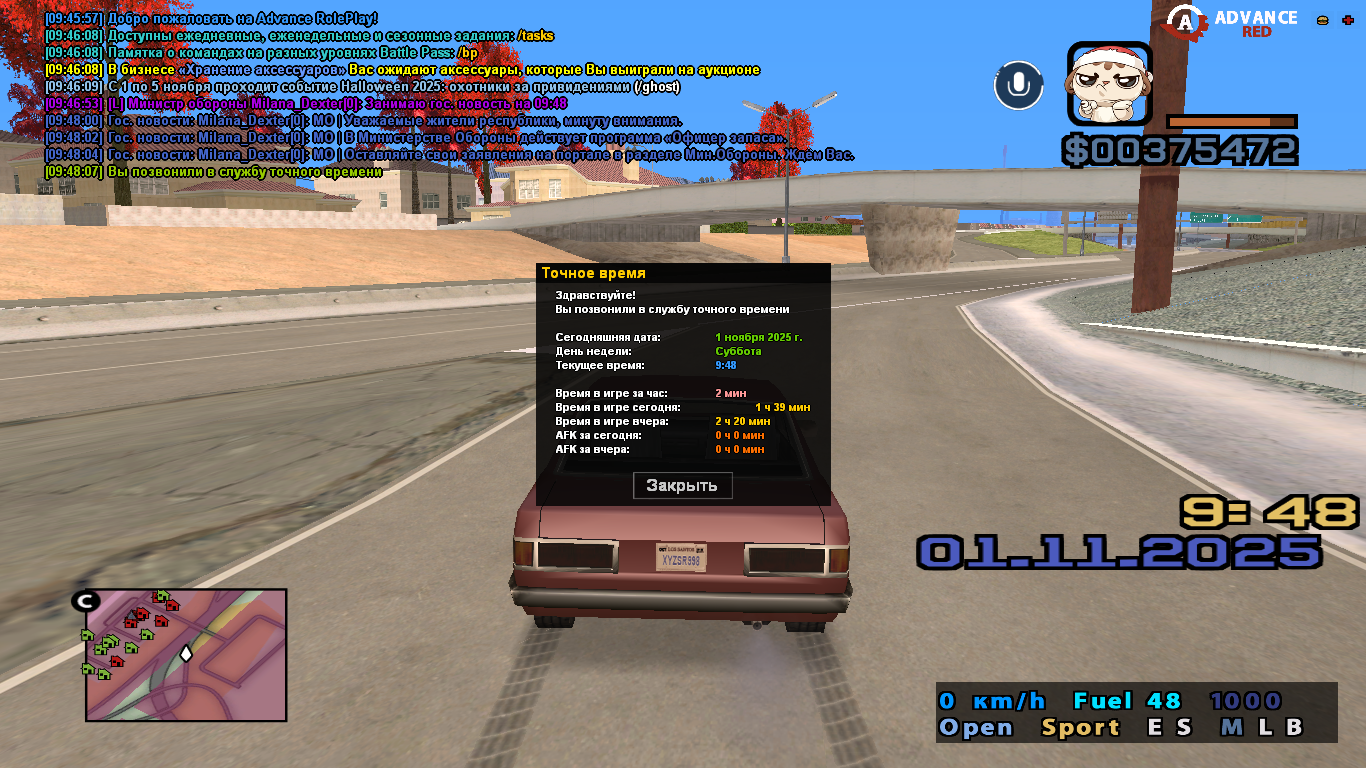Click the burger hunger icon
The height and width of the screenshot is (768, 1366).
1323,20
